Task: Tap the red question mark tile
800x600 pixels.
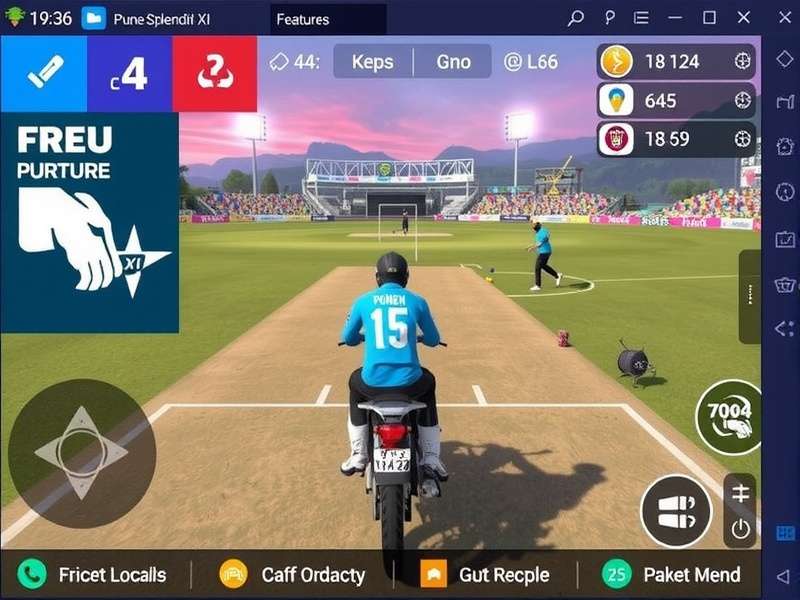Action: pos(214,73)
